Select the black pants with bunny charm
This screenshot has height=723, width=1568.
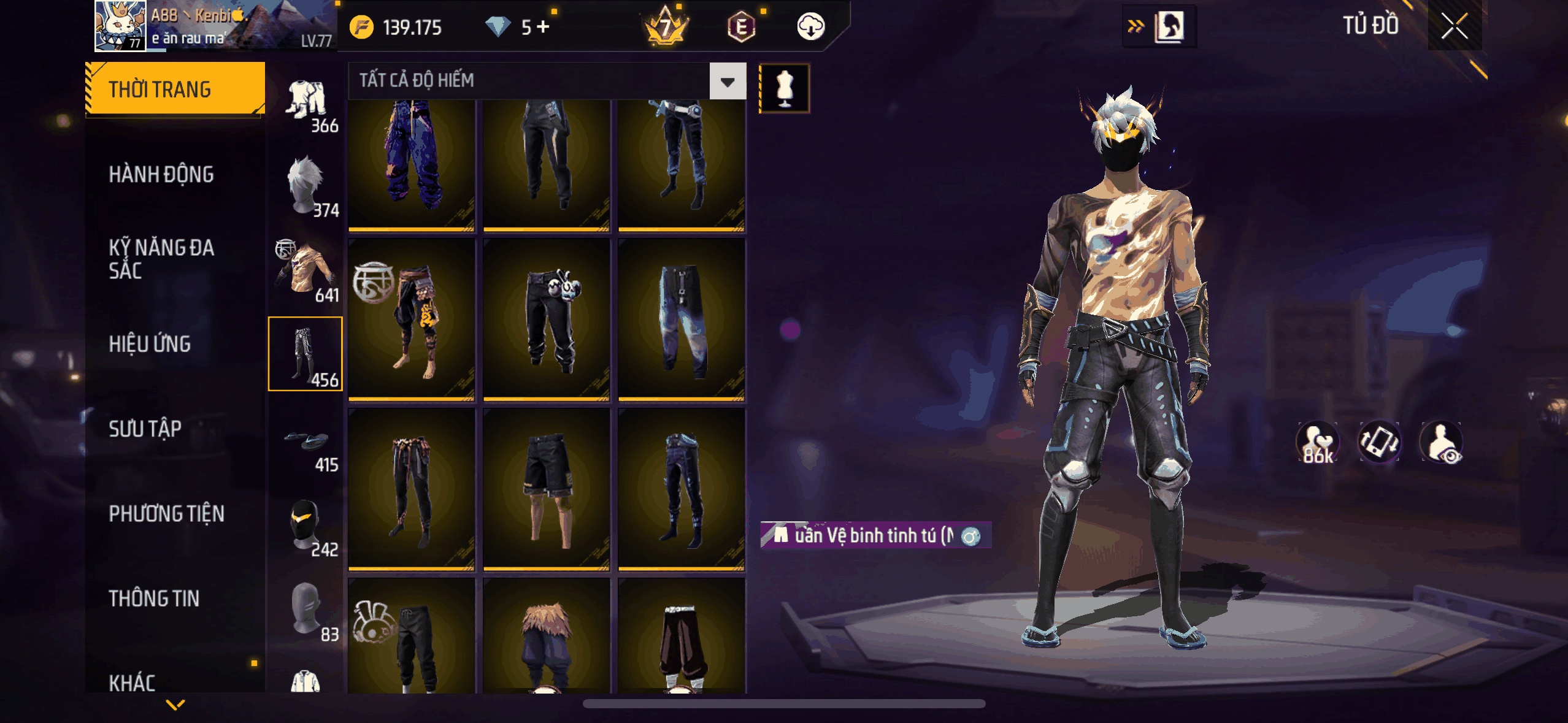click(546, 319)
